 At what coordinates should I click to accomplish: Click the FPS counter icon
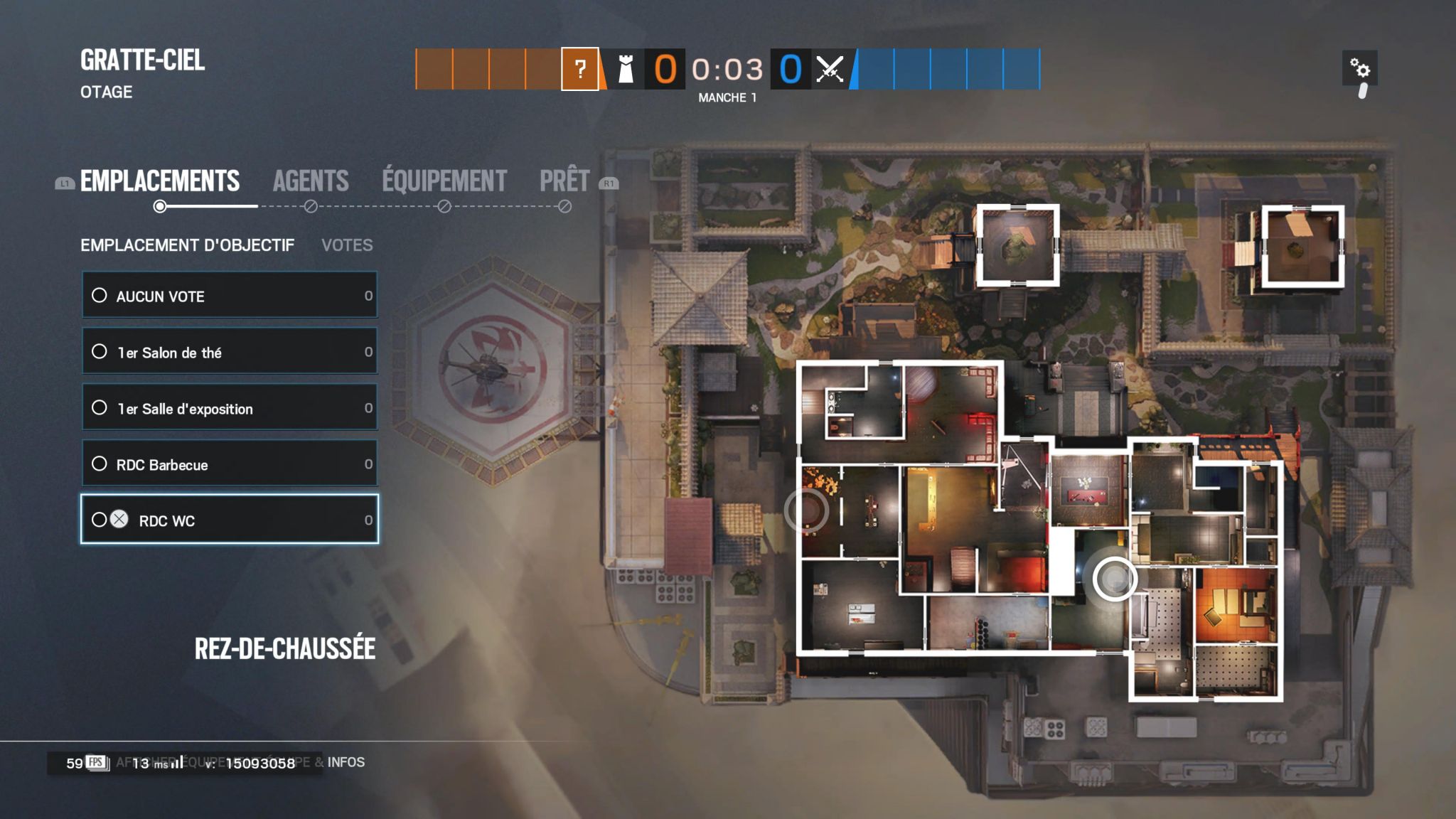tap(98, 762)
